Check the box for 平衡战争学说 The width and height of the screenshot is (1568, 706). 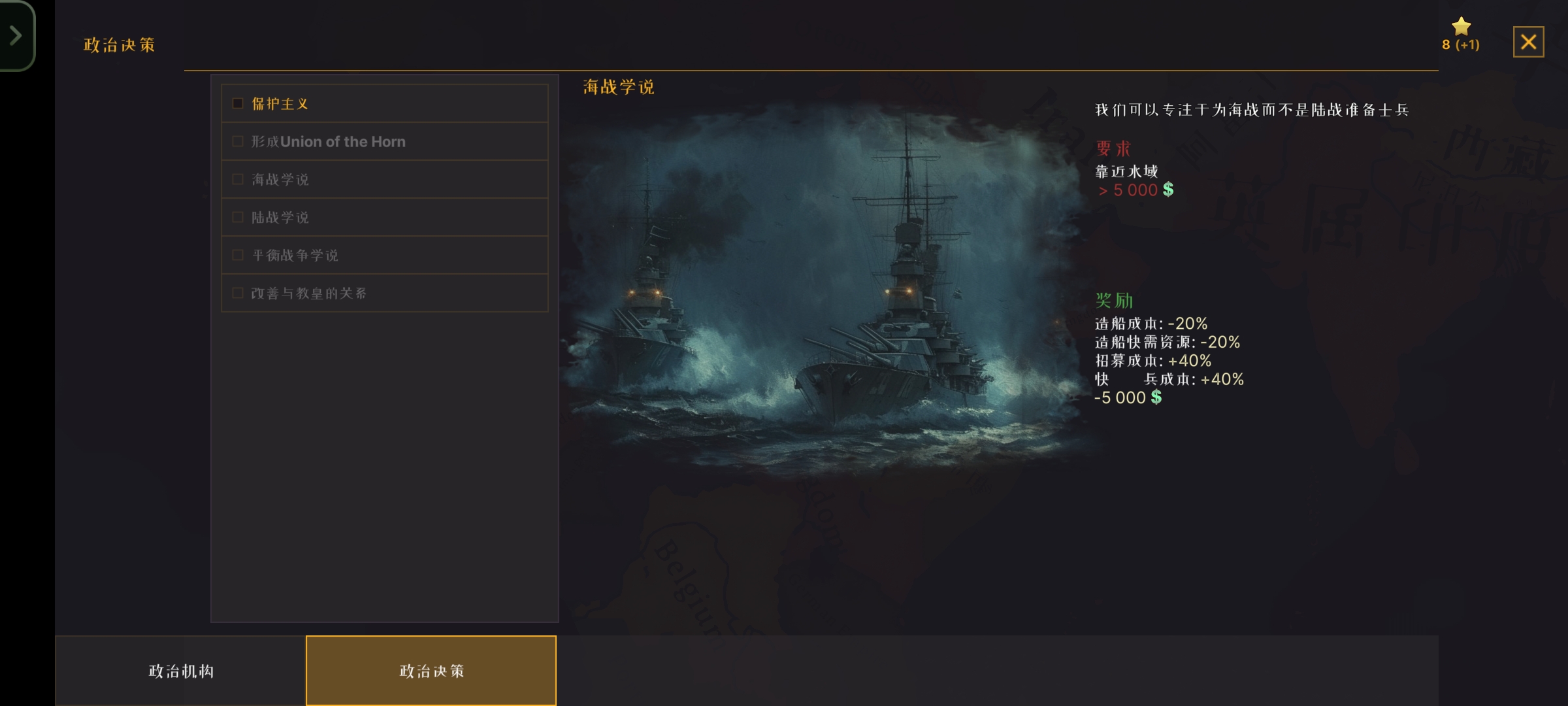(238, 255)
